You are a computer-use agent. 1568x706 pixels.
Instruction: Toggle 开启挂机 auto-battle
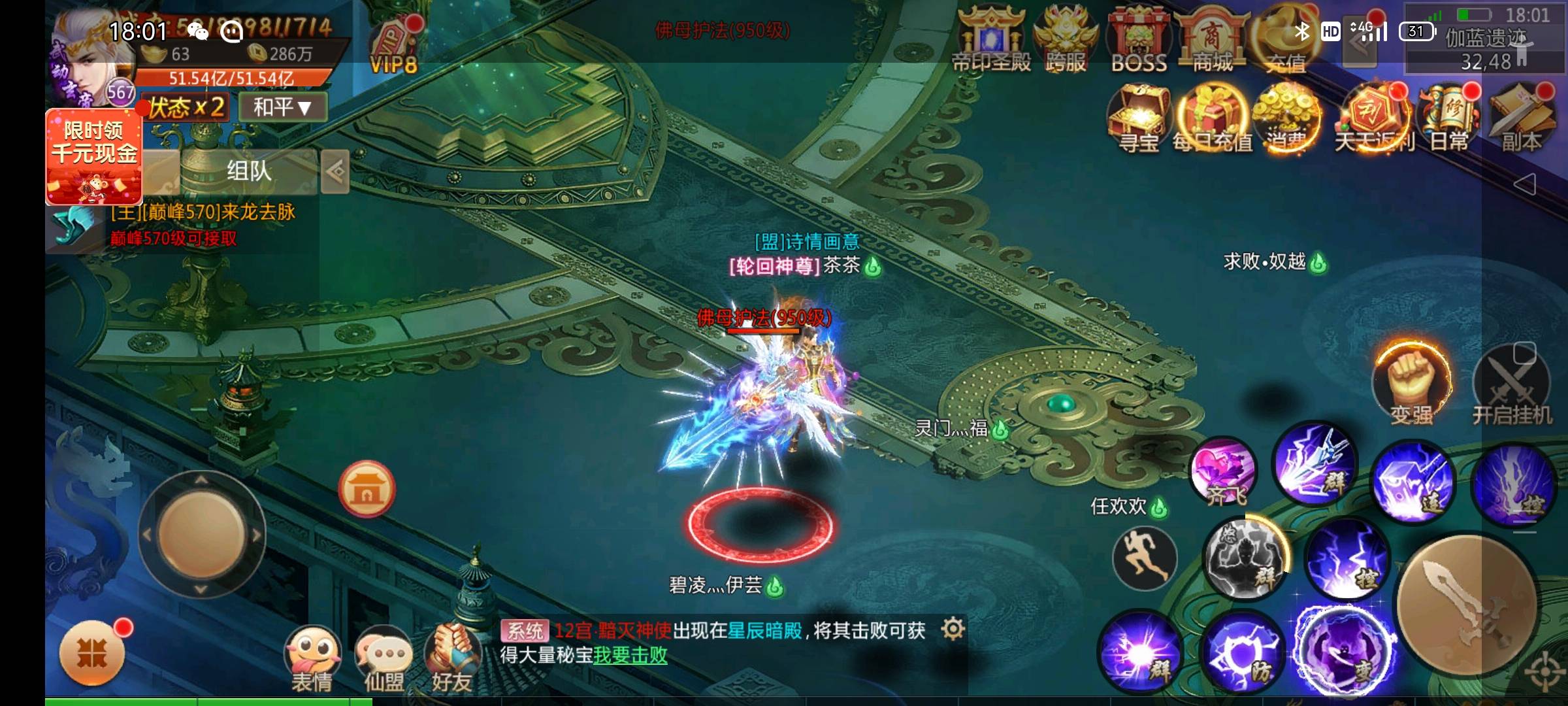(1512, 386)
